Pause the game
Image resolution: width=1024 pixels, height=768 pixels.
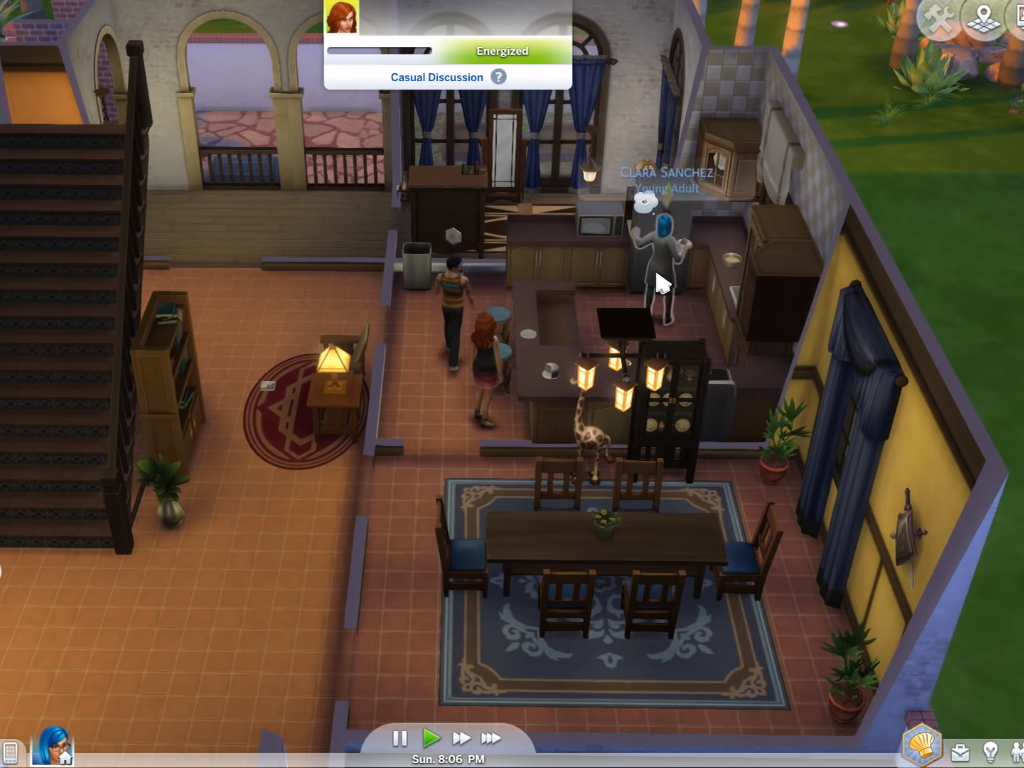400,738
